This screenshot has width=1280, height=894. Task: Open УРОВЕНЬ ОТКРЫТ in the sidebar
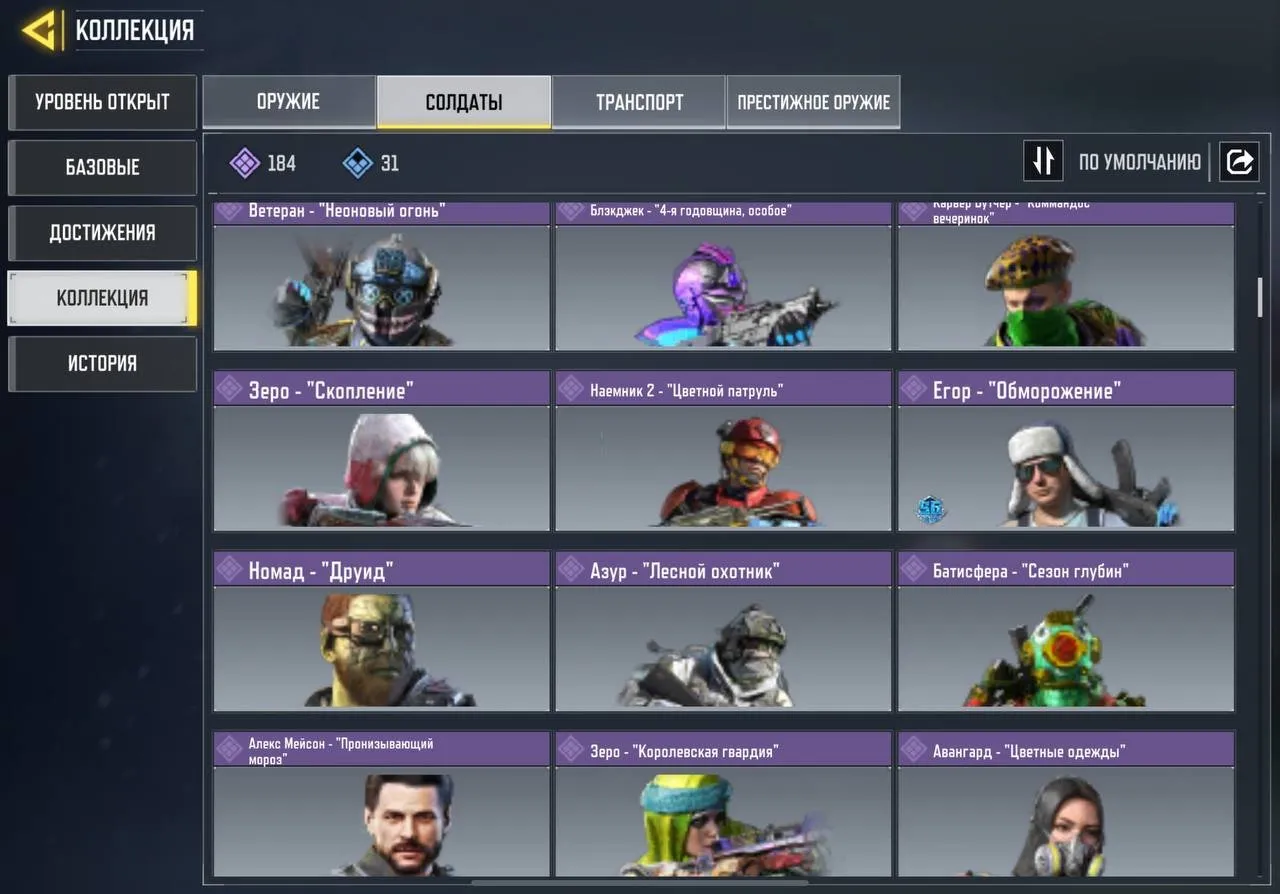[102, 102]
